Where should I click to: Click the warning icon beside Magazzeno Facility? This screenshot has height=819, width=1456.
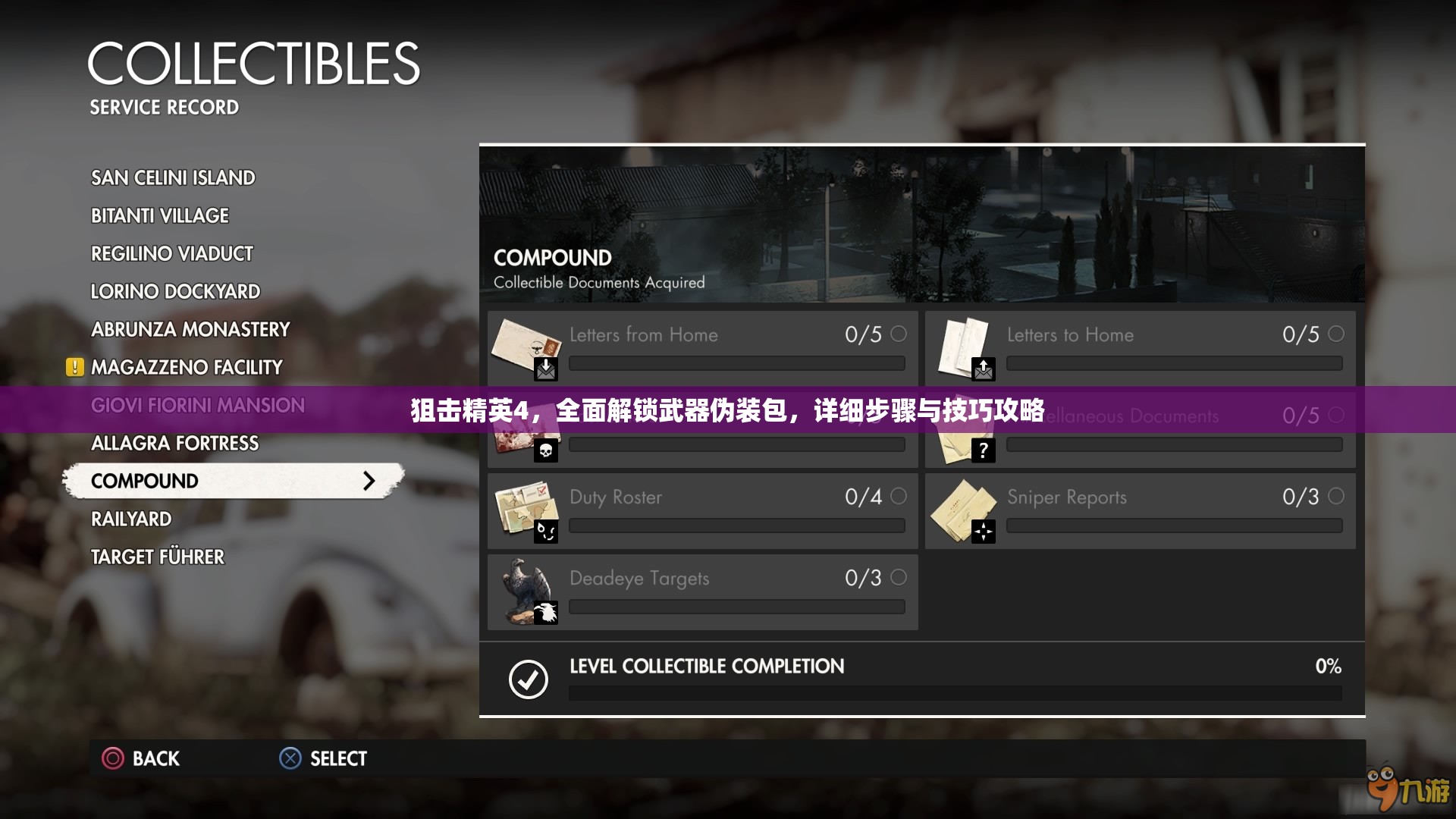click(x=74, y=367)
